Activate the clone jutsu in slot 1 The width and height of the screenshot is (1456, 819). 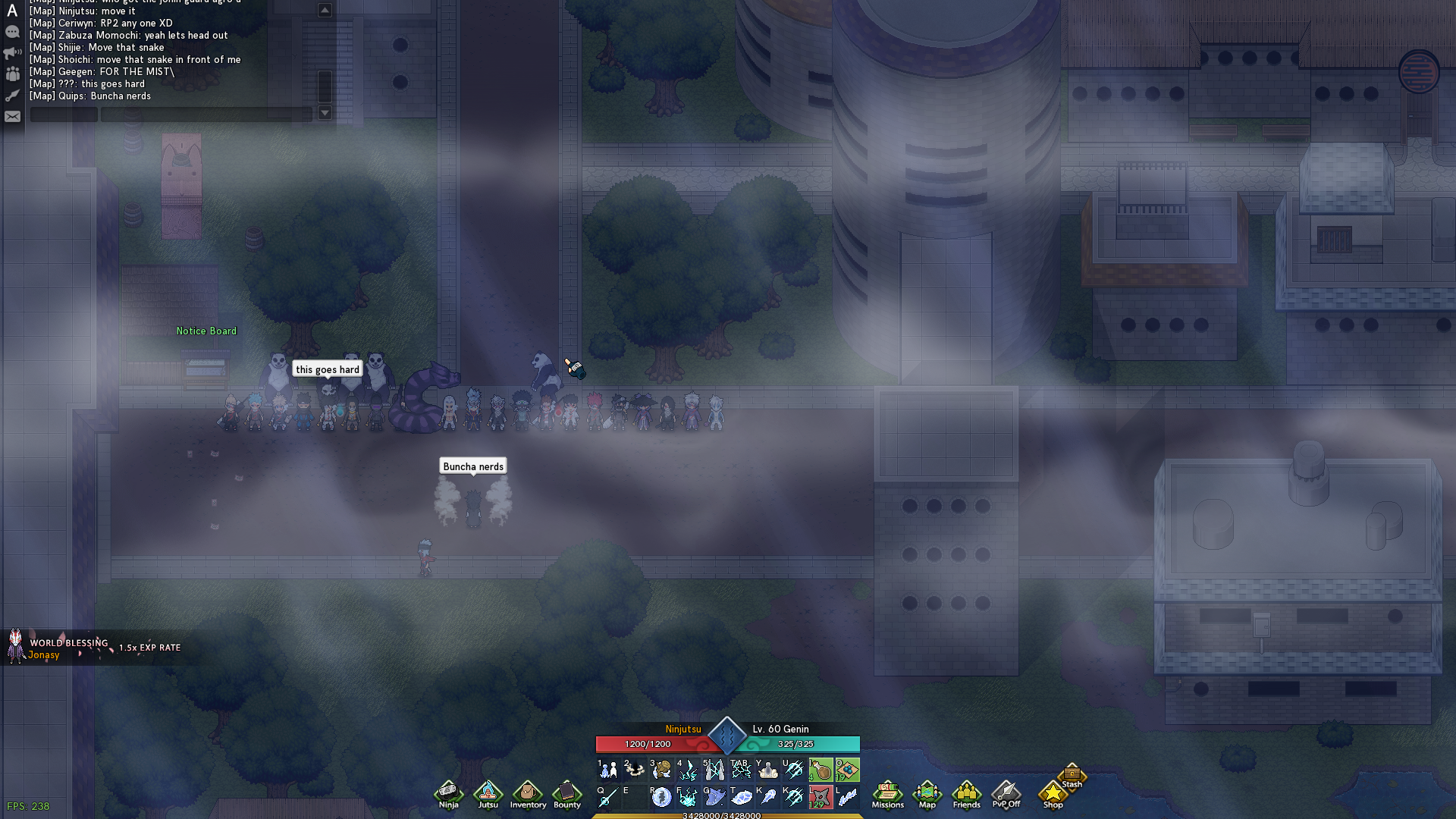point(607,770)
